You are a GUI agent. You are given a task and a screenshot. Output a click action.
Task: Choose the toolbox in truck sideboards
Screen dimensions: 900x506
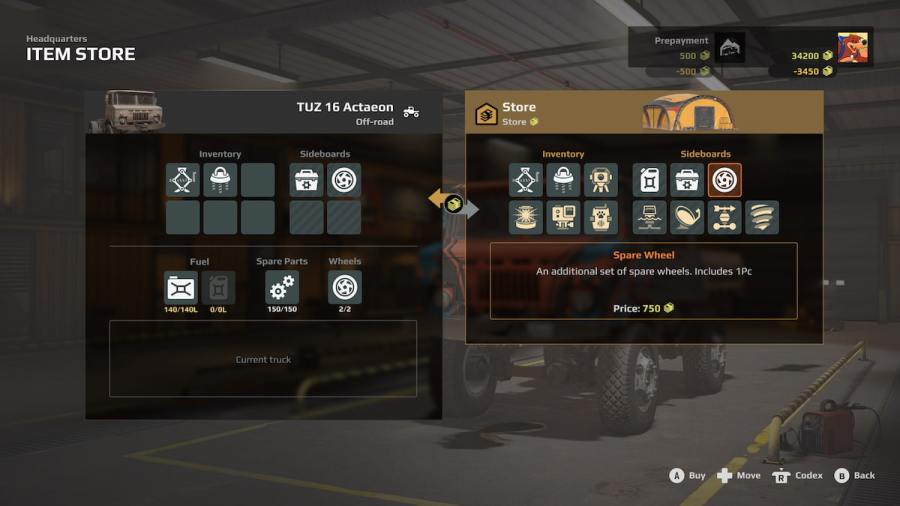(307, 180)
